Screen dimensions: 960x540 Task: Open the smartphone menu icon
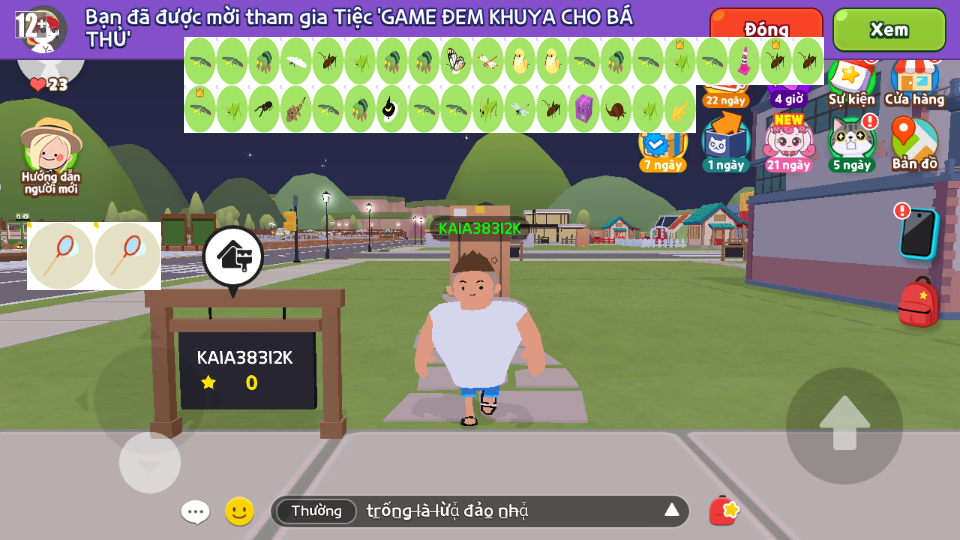tap(916, 232)
